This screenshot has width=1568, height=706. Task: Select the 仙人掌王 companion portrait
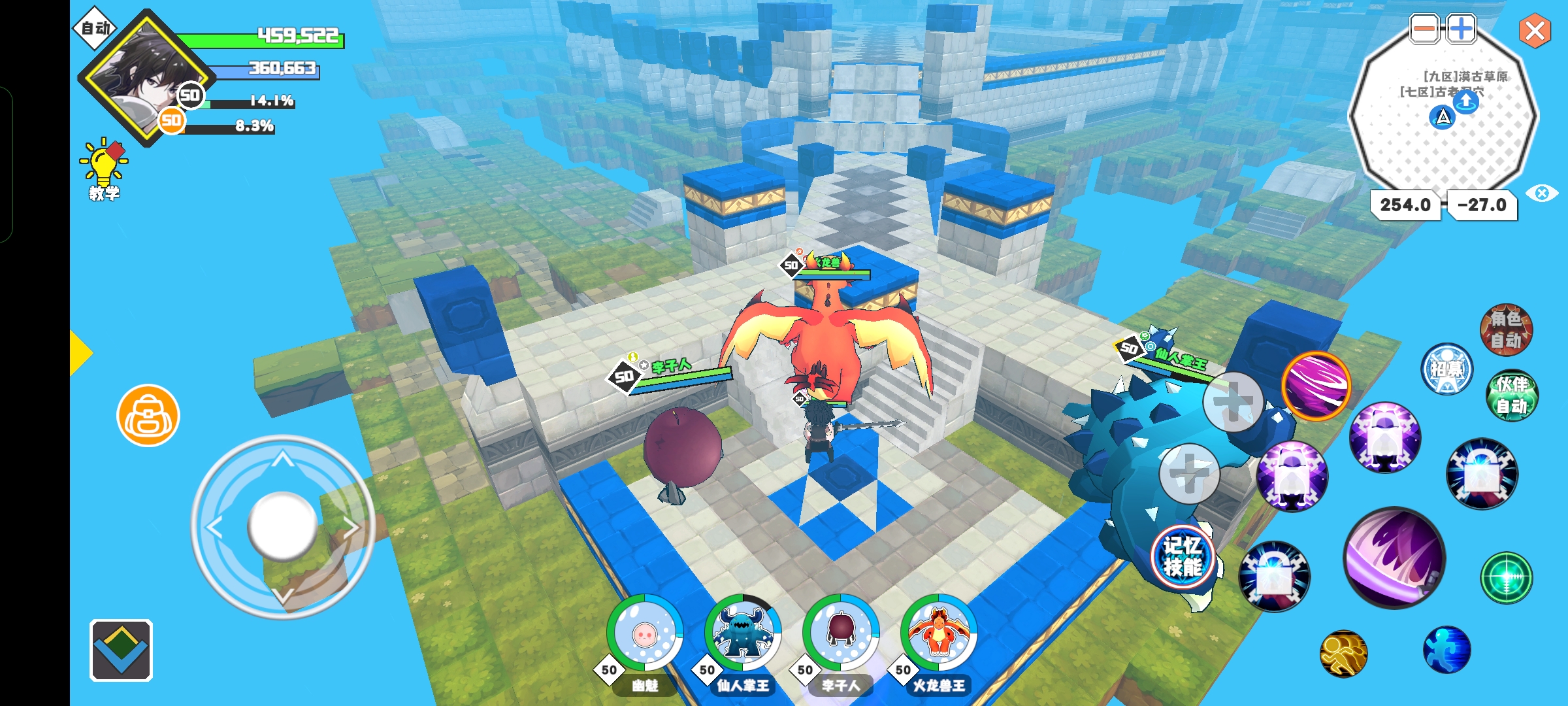tap(743, 633)
